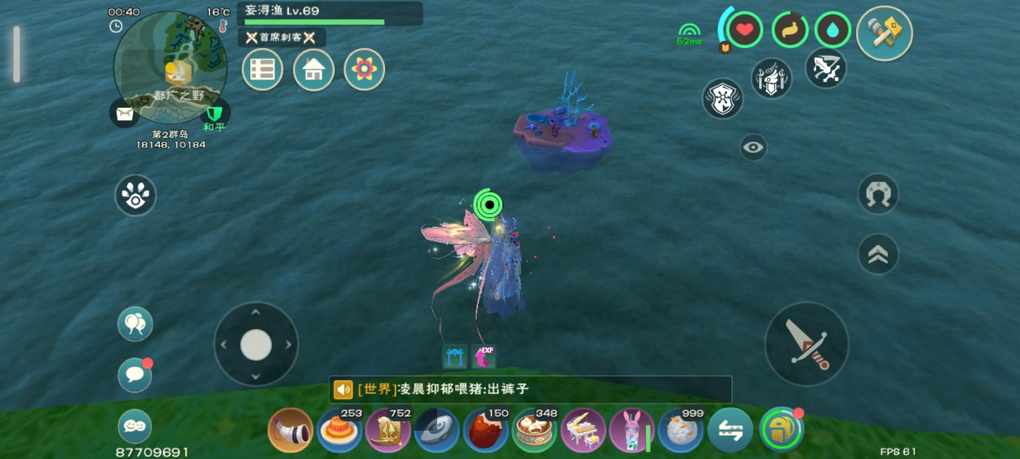Open the circular minimap
The width and height of the screenshot is (1020, 459).
click(170, 66)
